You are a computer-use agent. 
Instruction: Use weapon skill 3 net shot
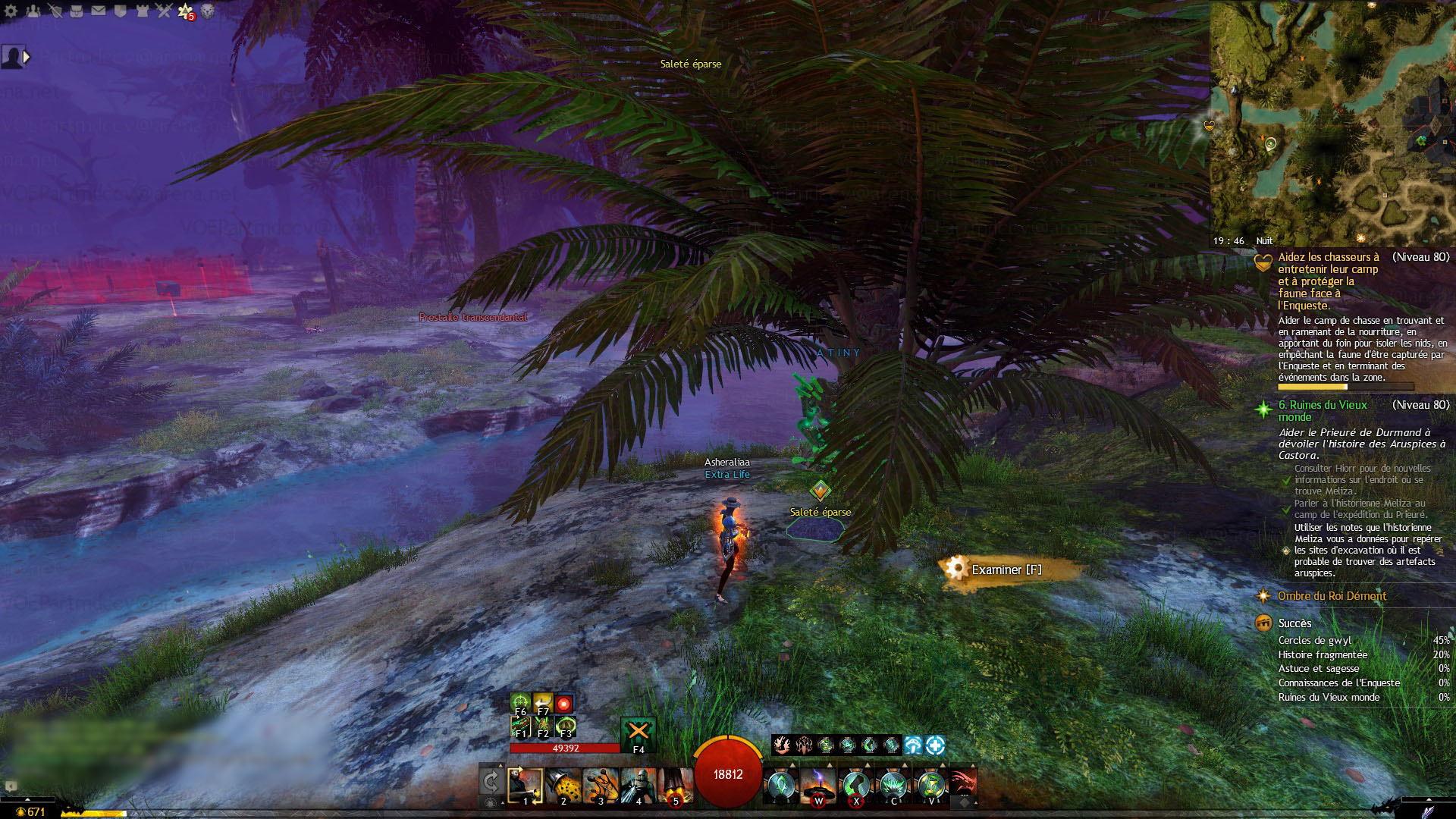pyautogui.click(x=601, y=785)
